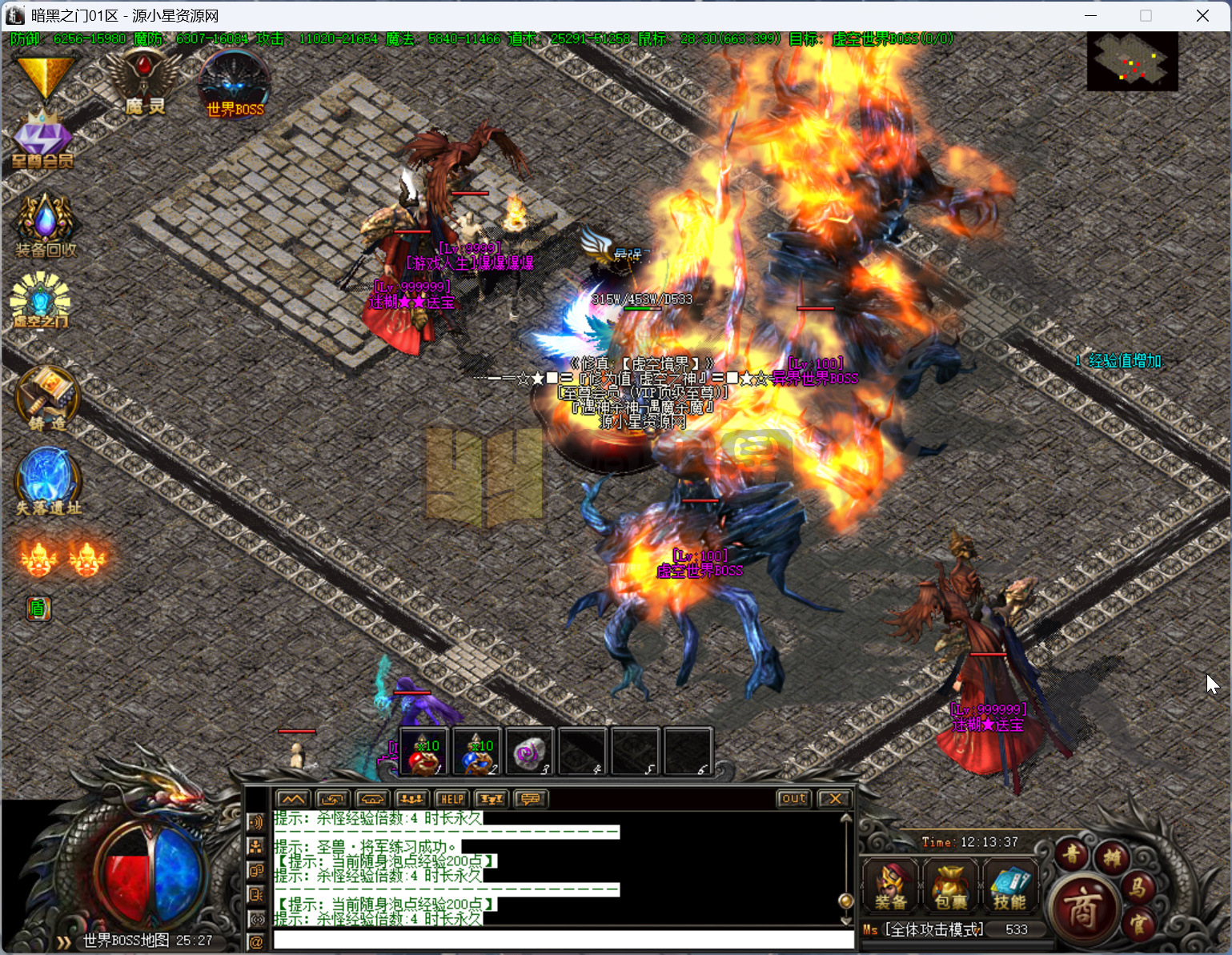Open the 商 shop round button
This screenshot has width=1232, height=955.
pos(1083,909)
